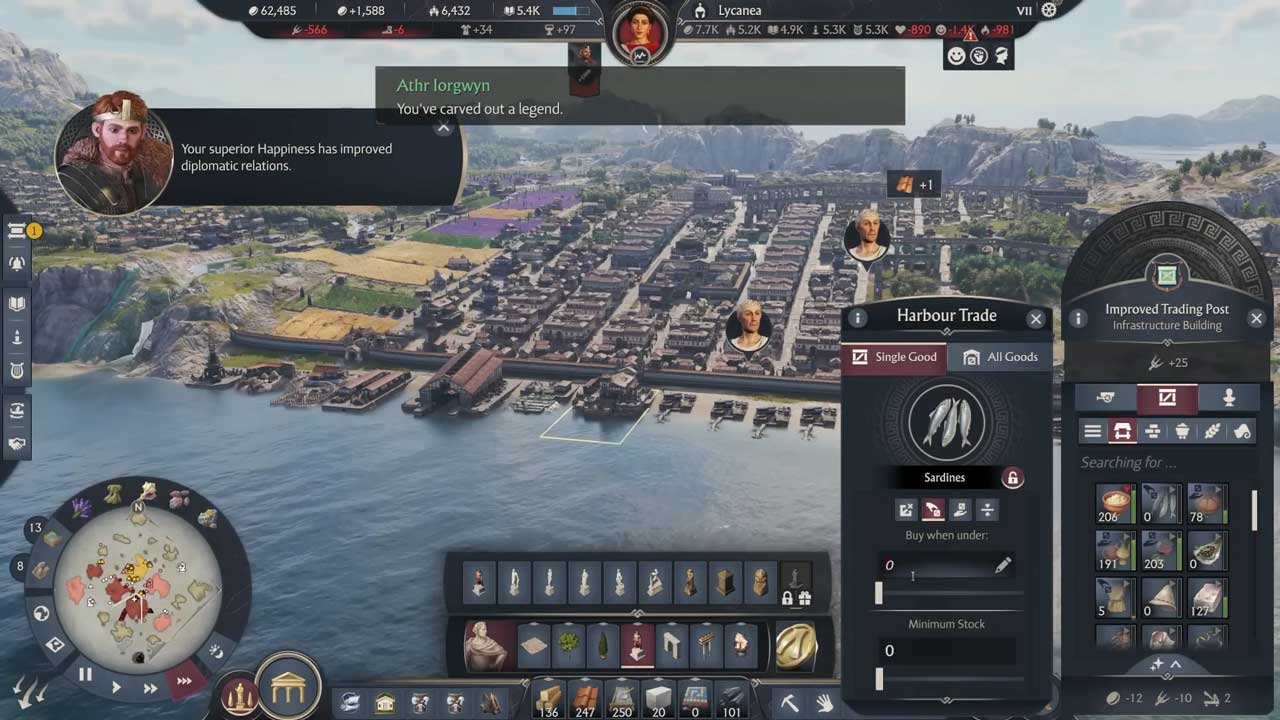Activate the demolish hammer tool
This screenshot has height=720, width=1280.
click(789, 703)
